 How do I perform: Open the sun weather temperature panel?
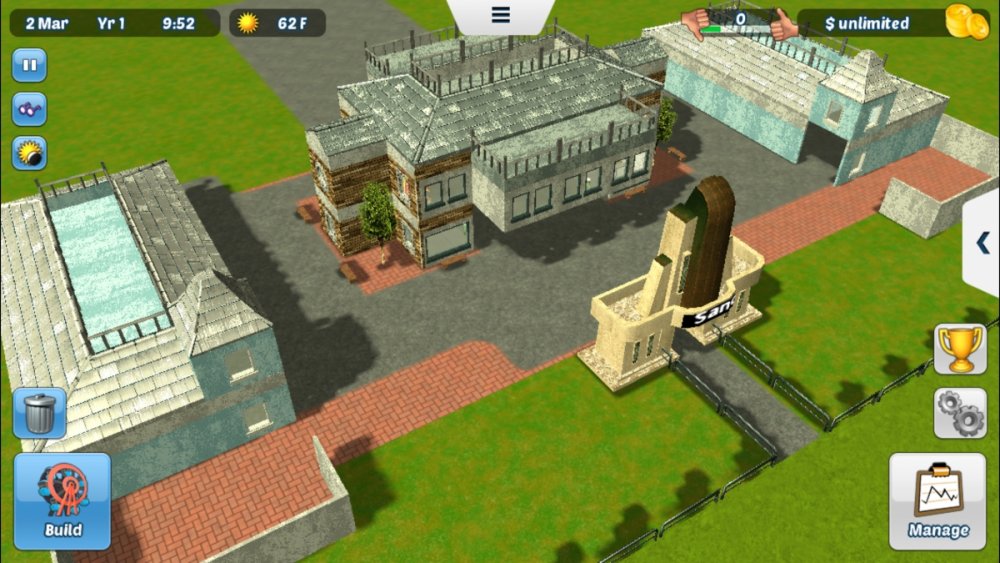click(x=277, y=23)
